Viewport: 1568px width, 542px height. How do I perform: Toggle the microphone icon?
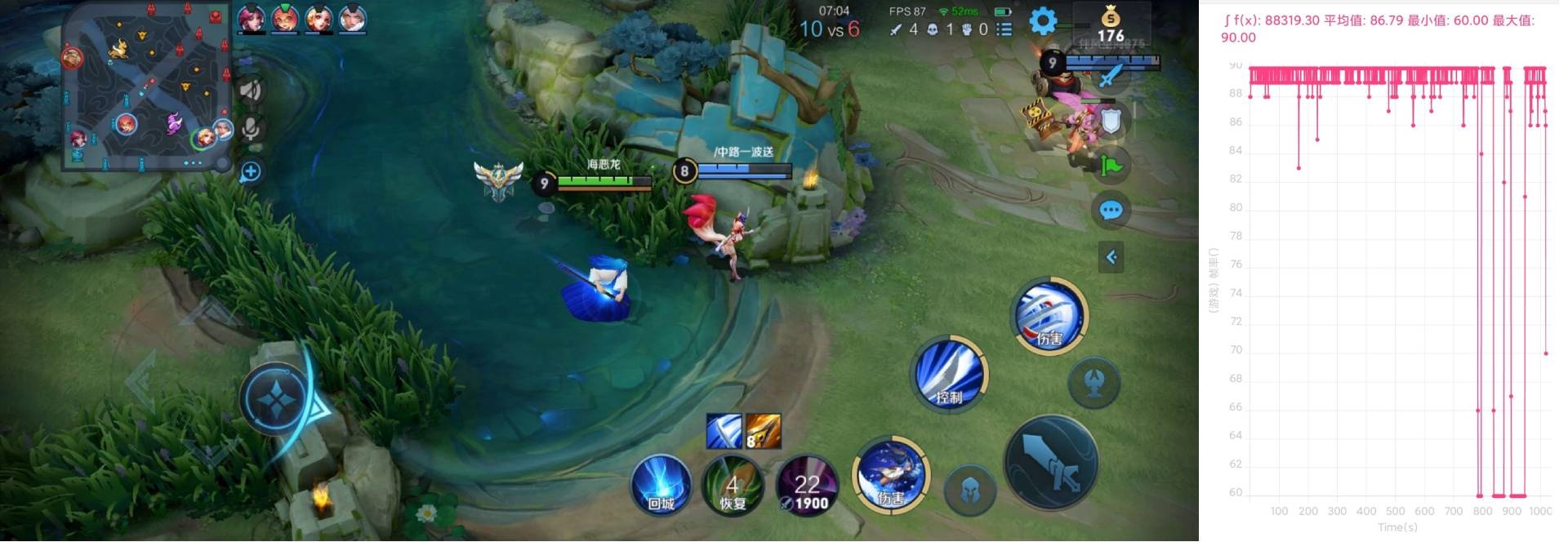[251, 129]
